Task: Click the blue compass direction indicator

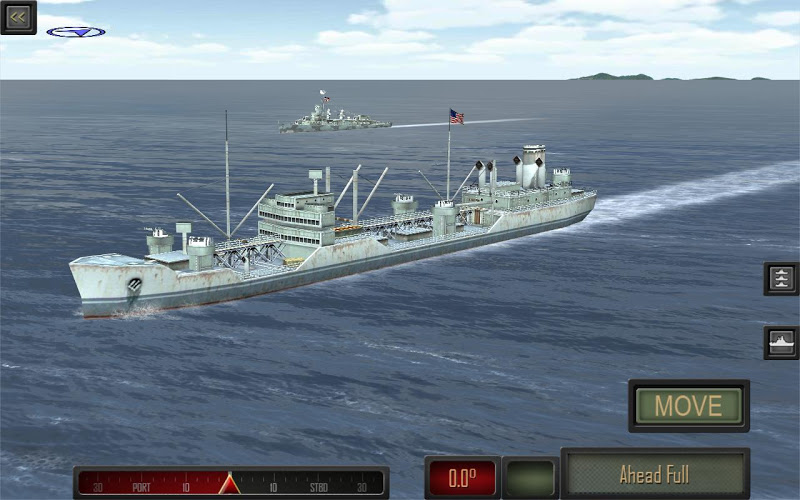Action: [76, 32]
